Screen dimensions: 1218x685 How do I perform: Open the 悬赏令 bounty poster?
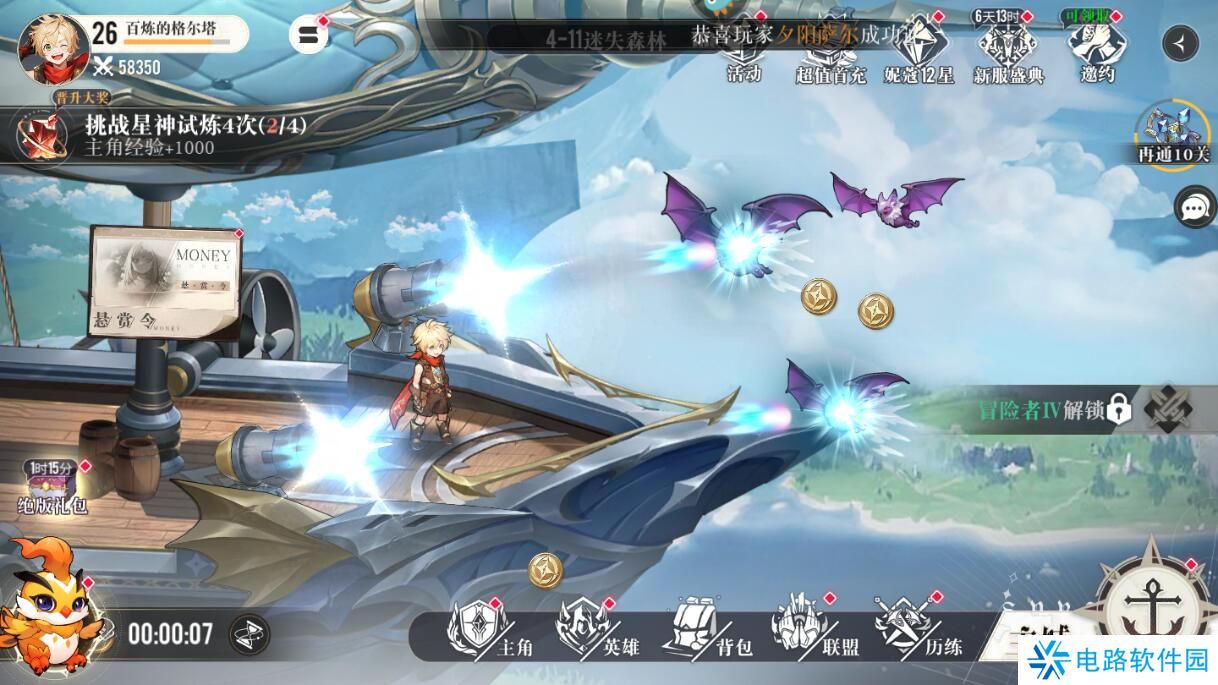pyautogui.click(x=164, y=282)
